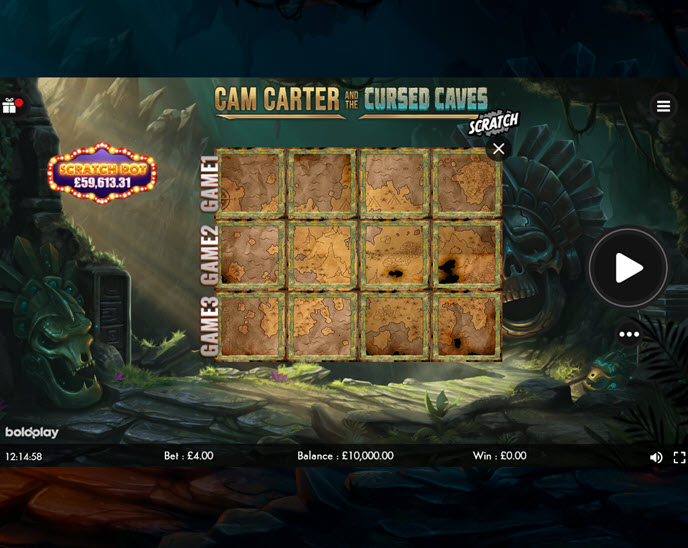The height and width of the screenshot is (548, 688).
Task: Toggle the sound speaker icon
Action: tap(656, 457)
